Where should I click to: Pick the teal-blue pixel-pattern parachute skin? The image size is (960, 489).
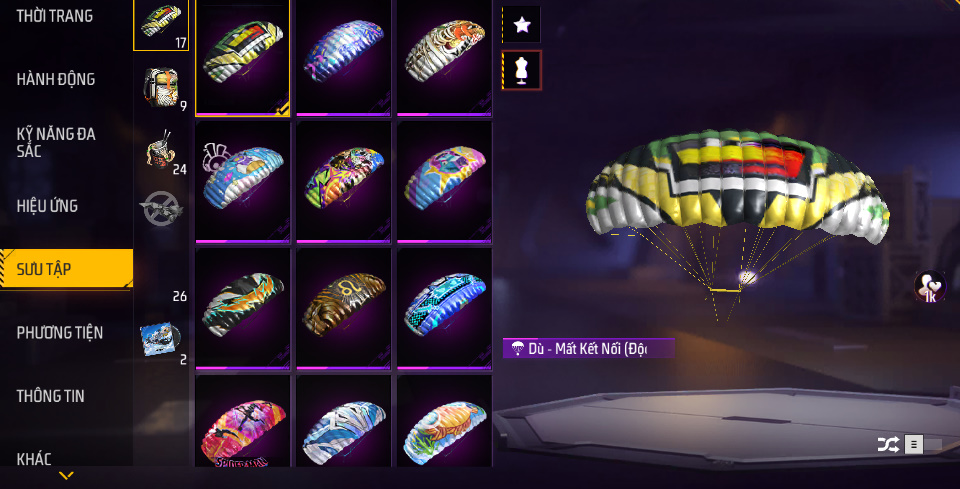[x=444, y=306]
